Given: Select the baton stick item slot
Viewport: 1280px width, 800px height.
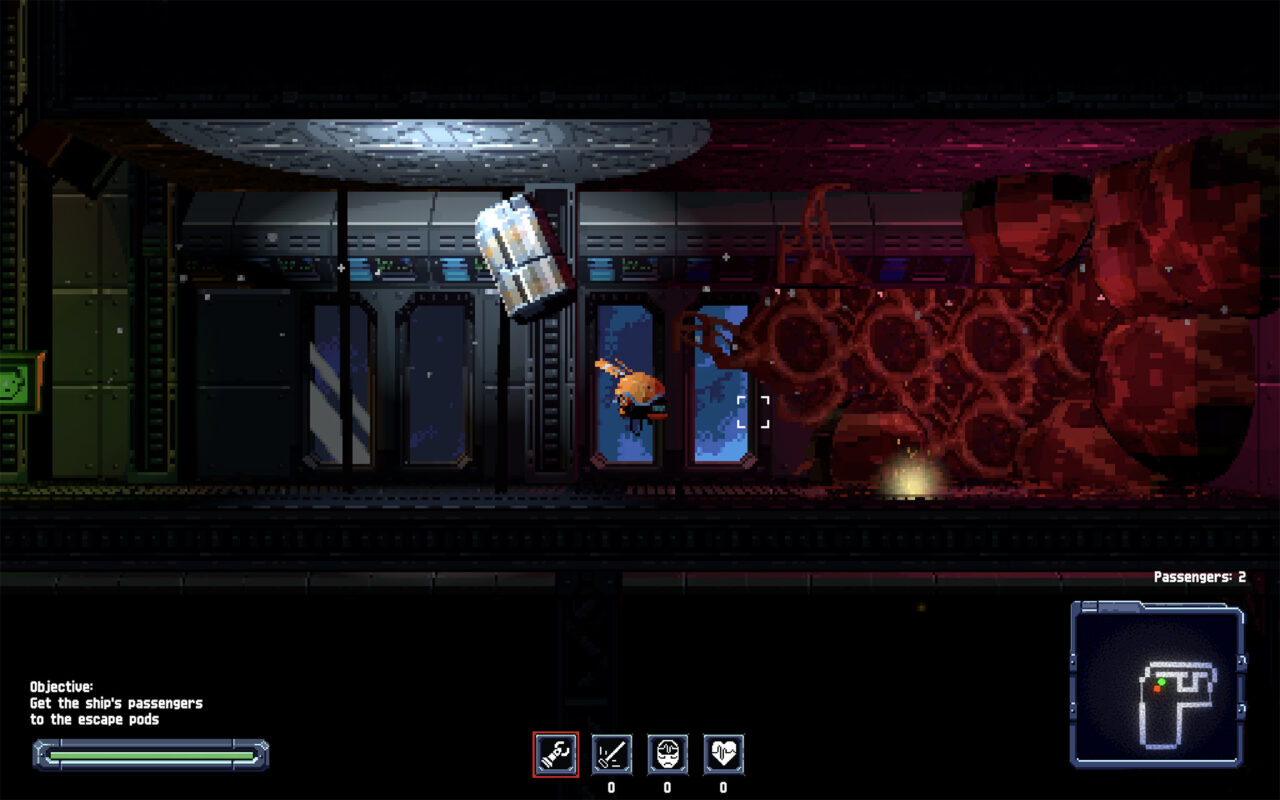Looking at the screenshot, I should pyautogui.click(x=611, y=754).
